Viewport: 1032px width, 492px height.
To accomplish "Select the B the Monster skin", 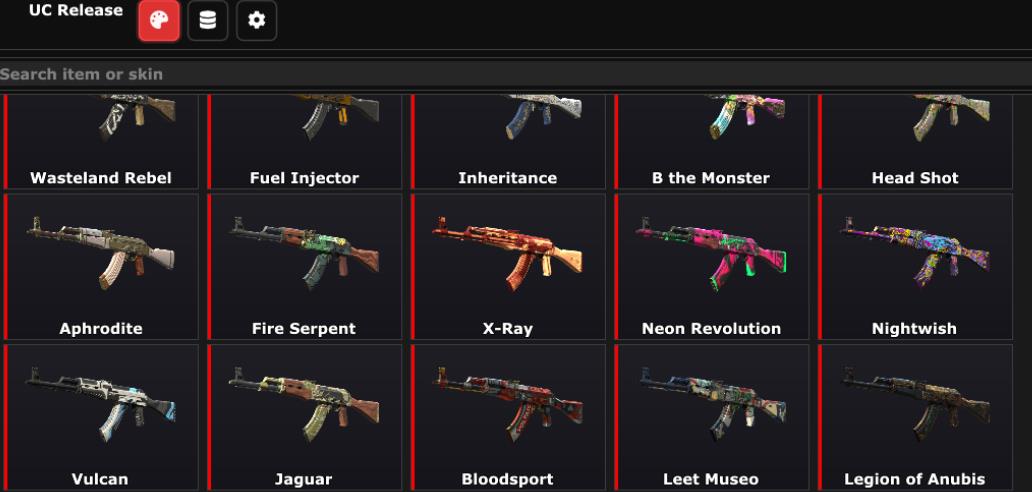I will (x=711, y=142).
